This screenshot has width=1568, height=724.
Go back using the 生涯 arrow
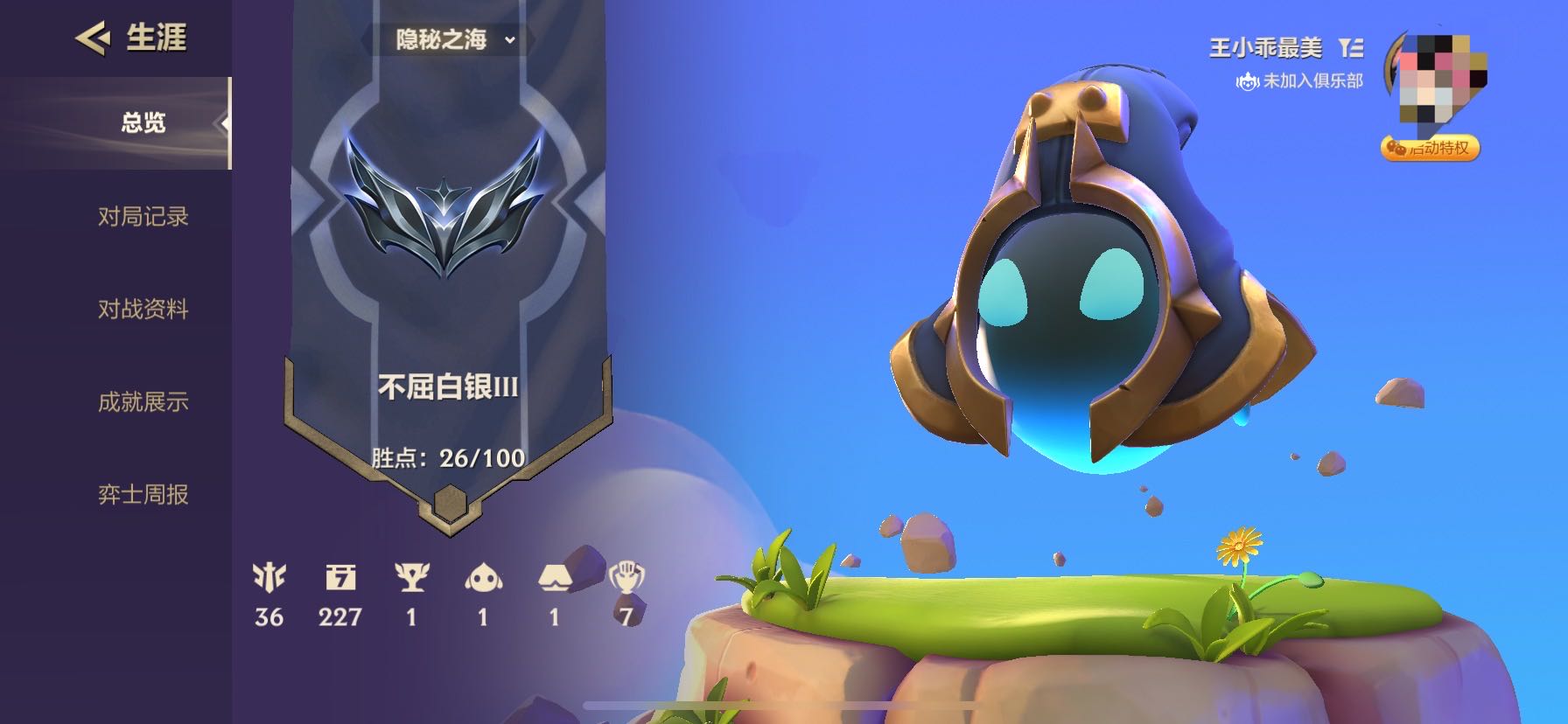[x=92, y=38]
